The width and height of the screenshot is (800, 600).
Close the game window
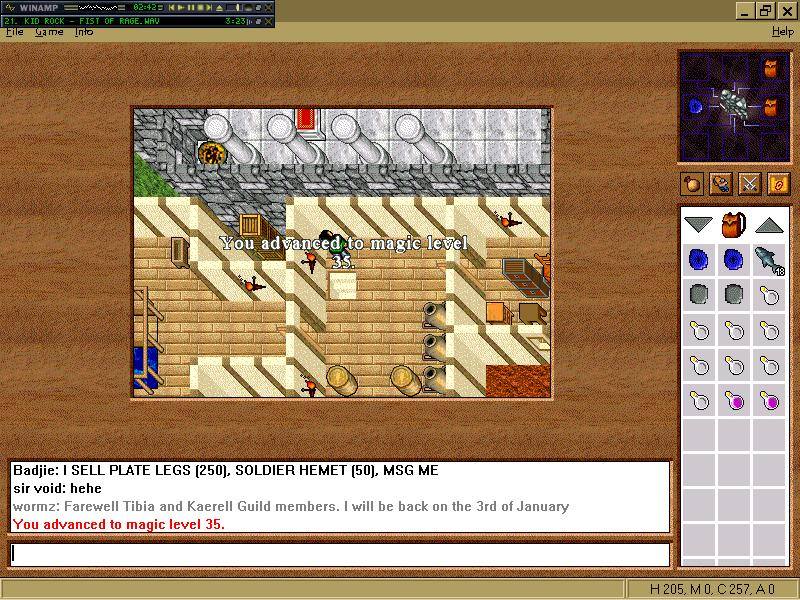(789, 11)
